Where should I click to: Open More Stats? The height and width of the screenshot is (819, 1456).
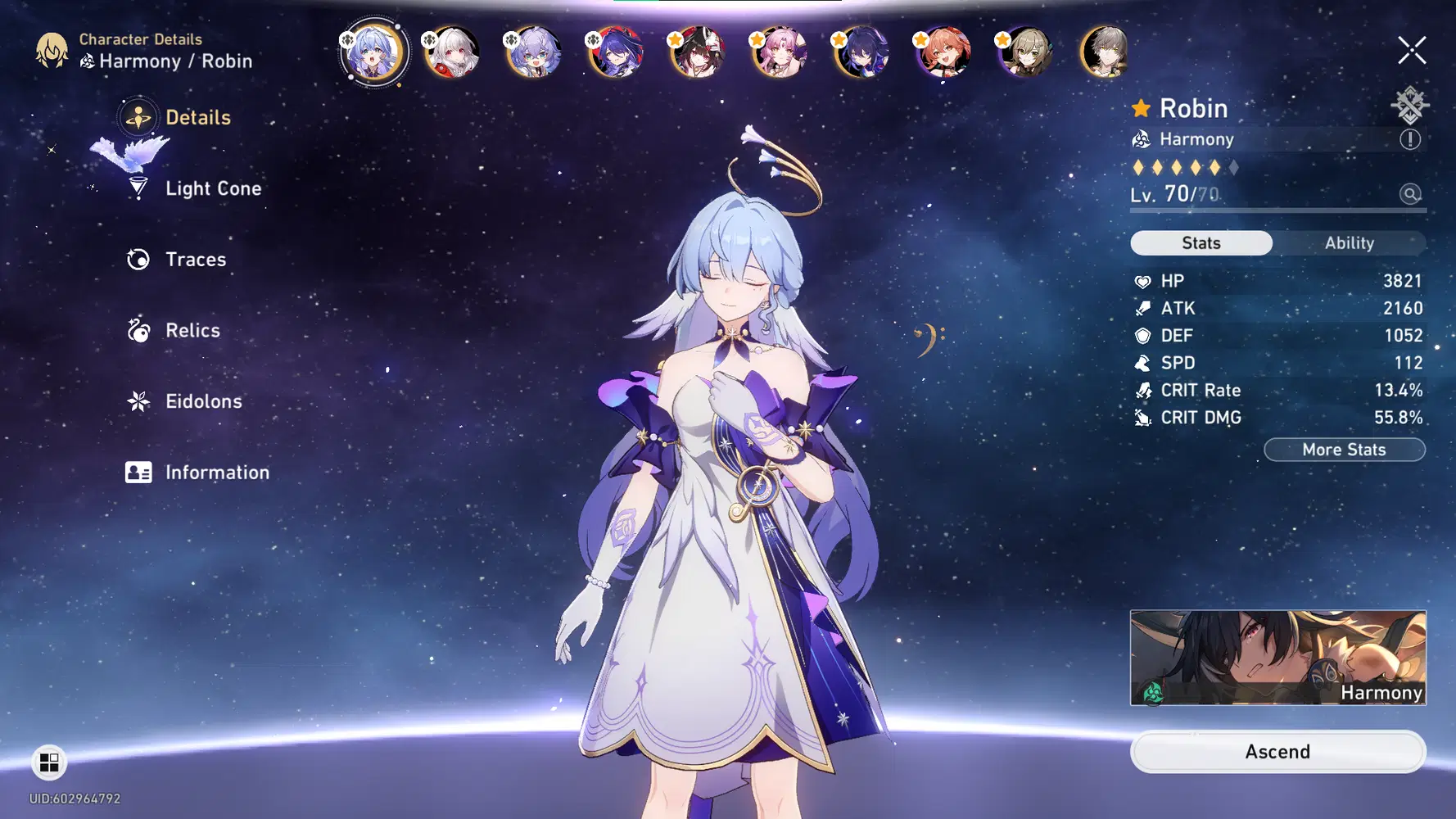coord(1344,449)
